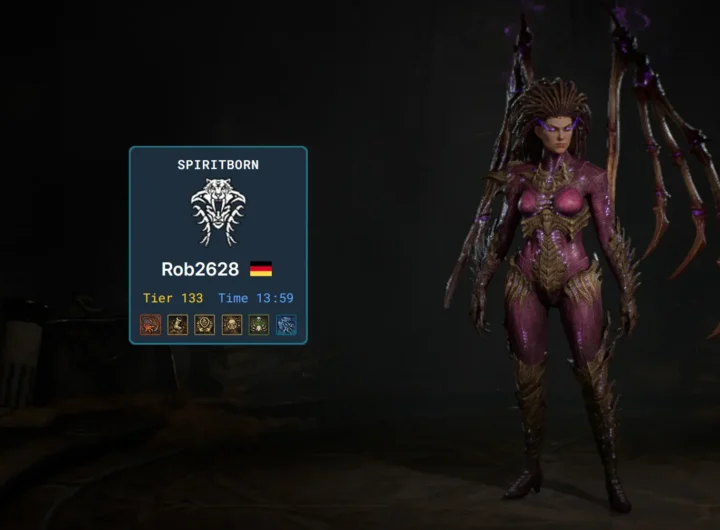Select the Spiritborn class emblem

pos(218,212)
